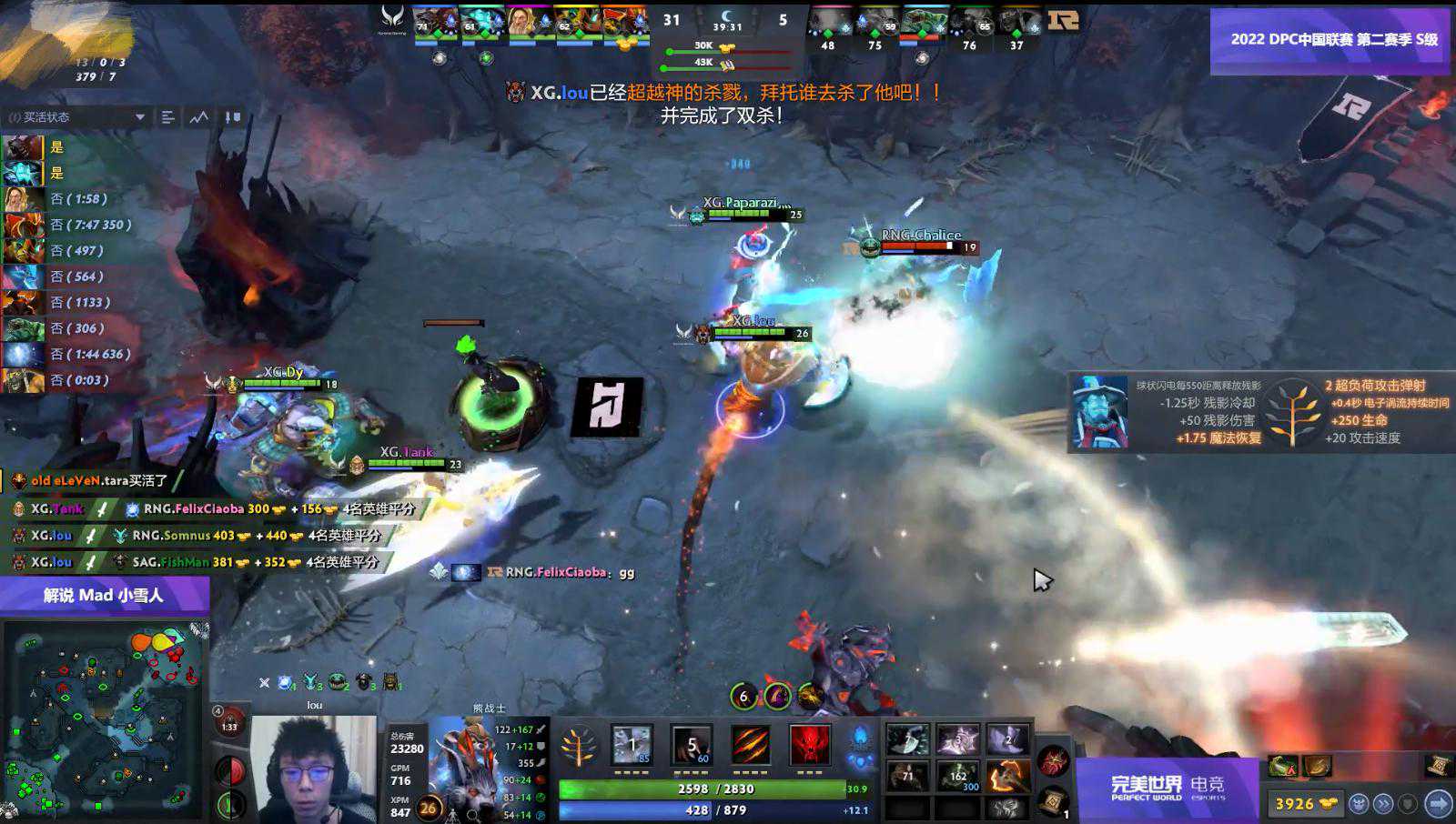The width and height of the screenshot is (1456, 824).
Task: Select the Fury Swipes claw ability
Action: (751, 746)
